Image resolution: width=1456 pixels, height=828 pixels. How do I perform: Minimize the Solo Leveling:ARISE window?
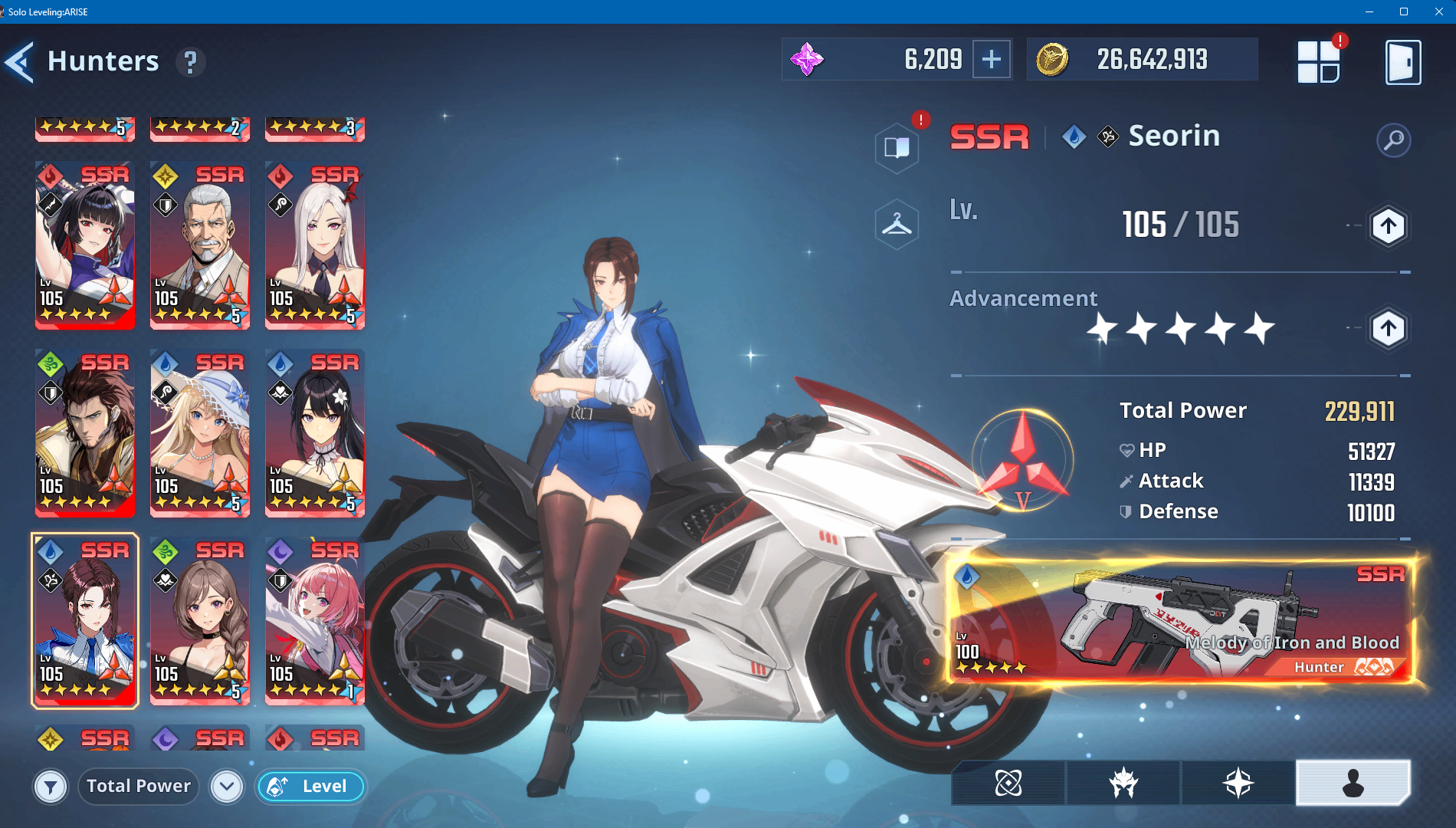[1369, 11]
